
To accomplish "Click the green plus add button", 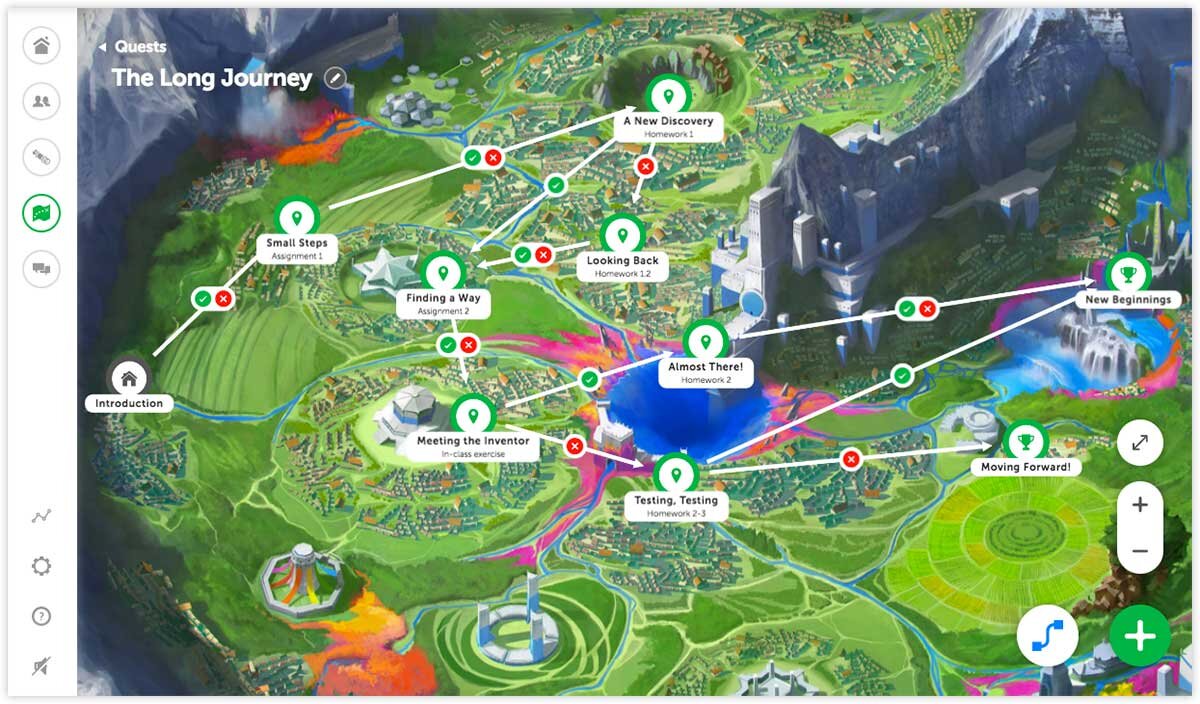I will pyautogui.click(x=1139, y=636).
